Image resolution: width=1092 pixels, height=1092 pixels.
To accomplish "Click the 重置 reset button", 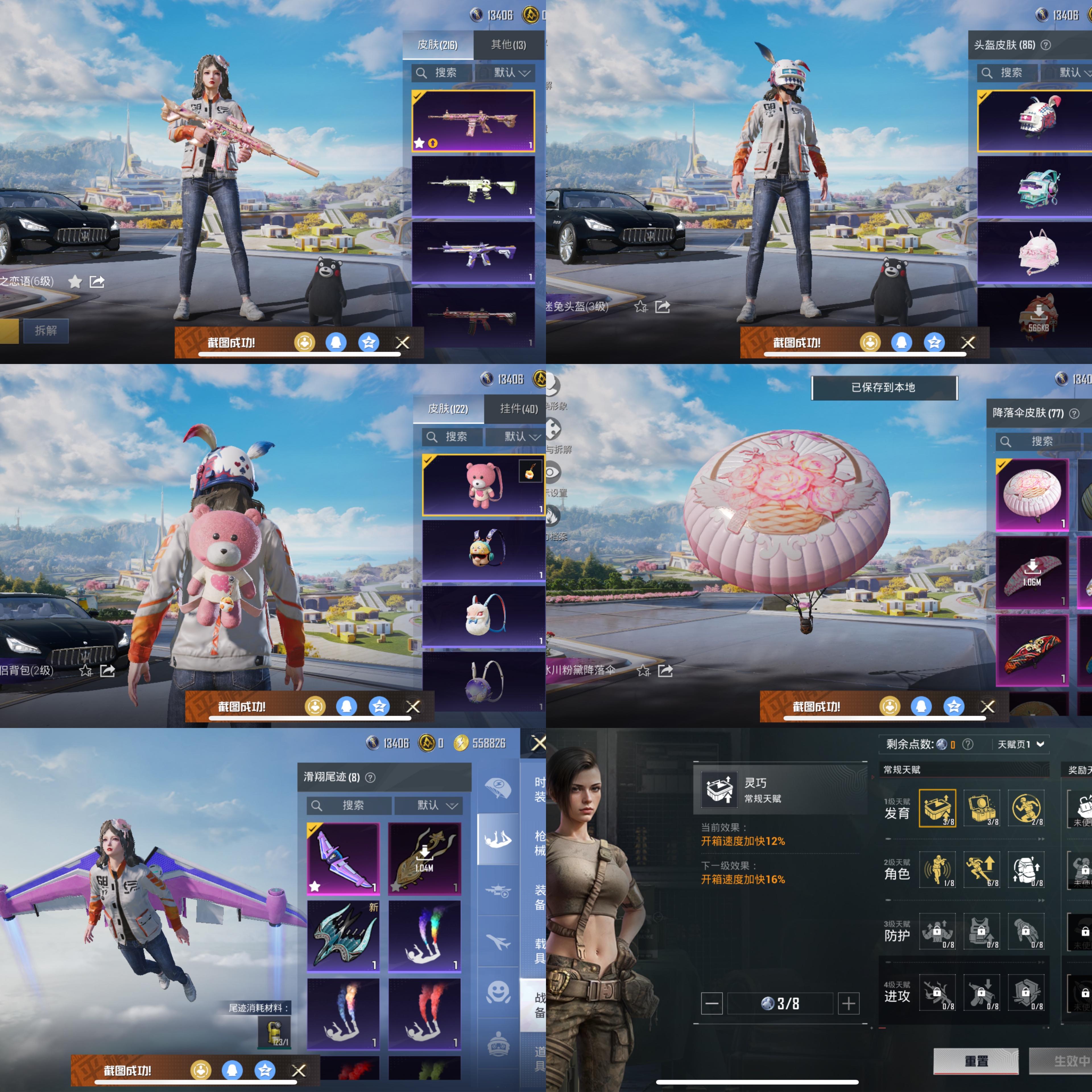I will click(976, 1061).
